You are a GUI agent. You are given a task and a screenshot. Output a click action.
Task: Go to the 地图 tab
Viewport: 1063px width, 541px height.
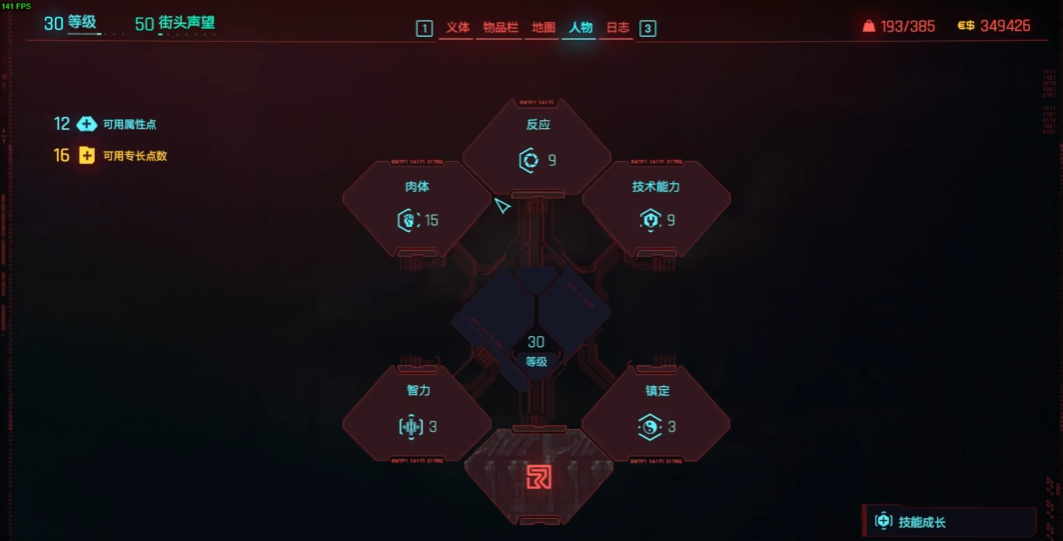[x=543, y=28]
